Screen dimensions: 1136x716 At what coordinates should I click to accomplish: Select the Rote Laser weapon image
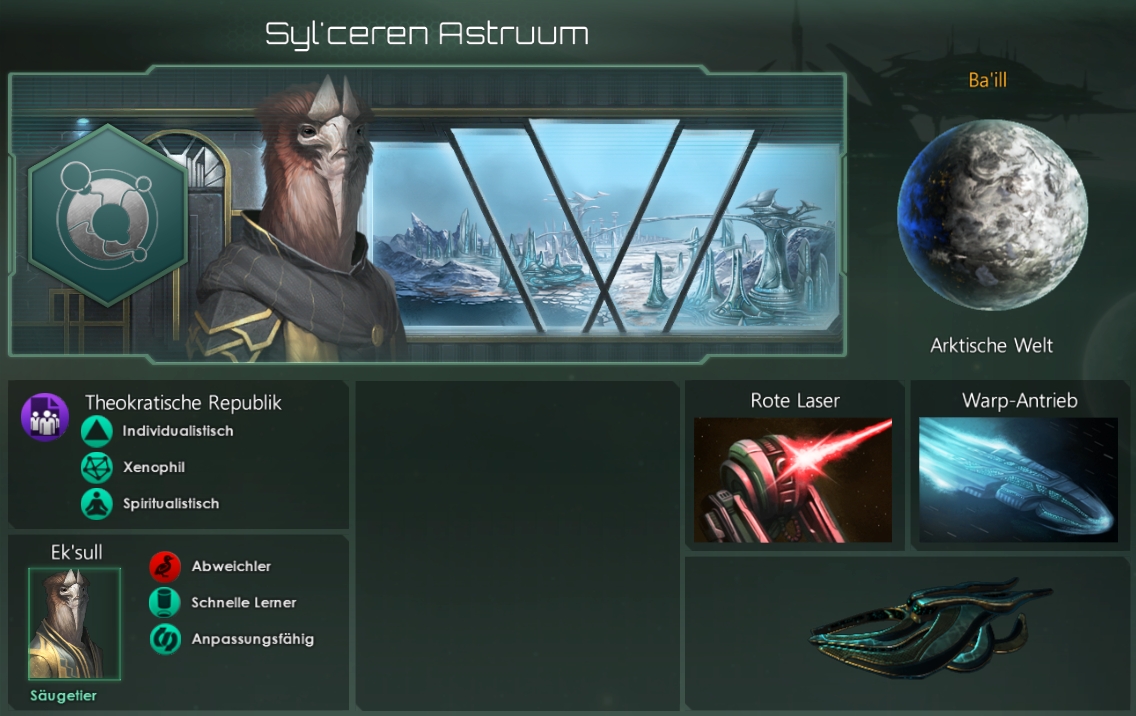[793, 480]
